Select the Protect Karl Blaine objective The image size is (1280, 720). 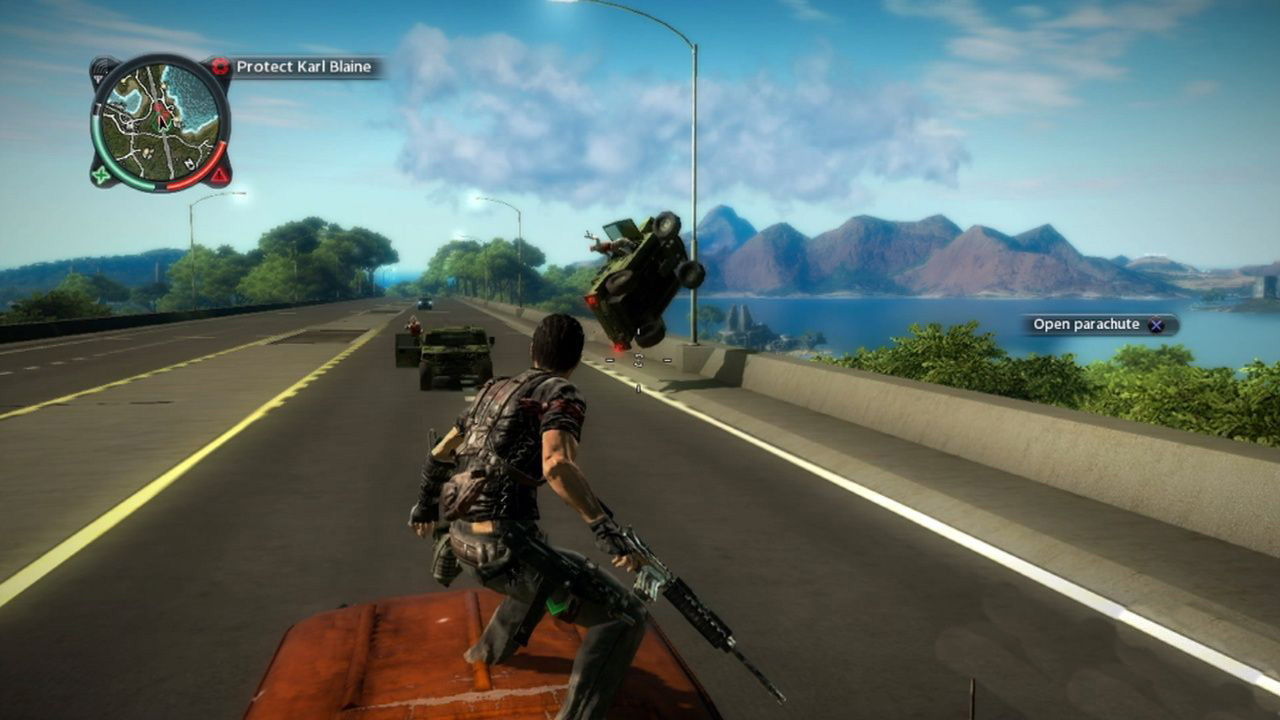[x=303, y=68]
